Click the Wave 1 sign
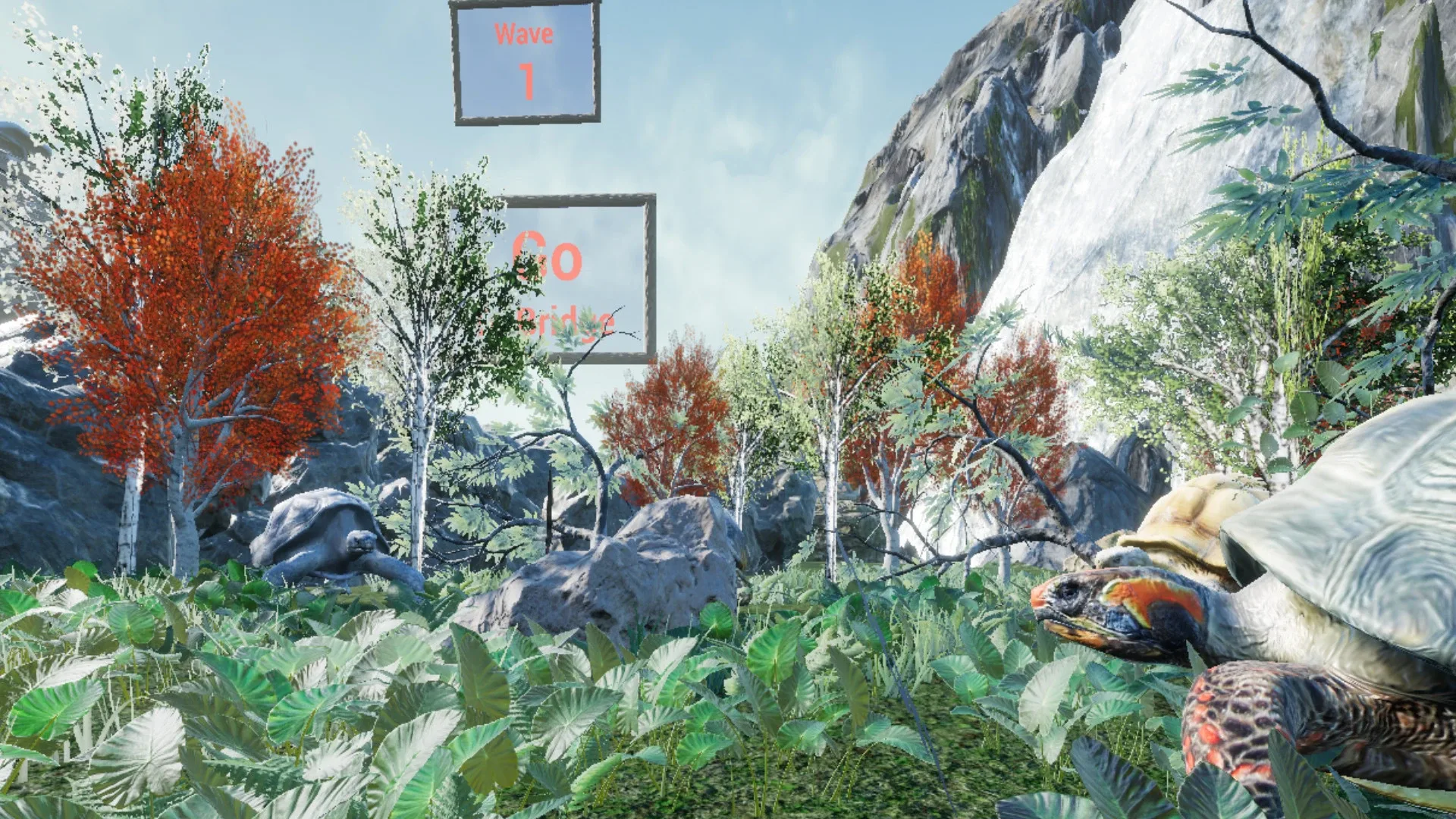1456x819 pixels. pyautogui.click(x=525, y=61)
